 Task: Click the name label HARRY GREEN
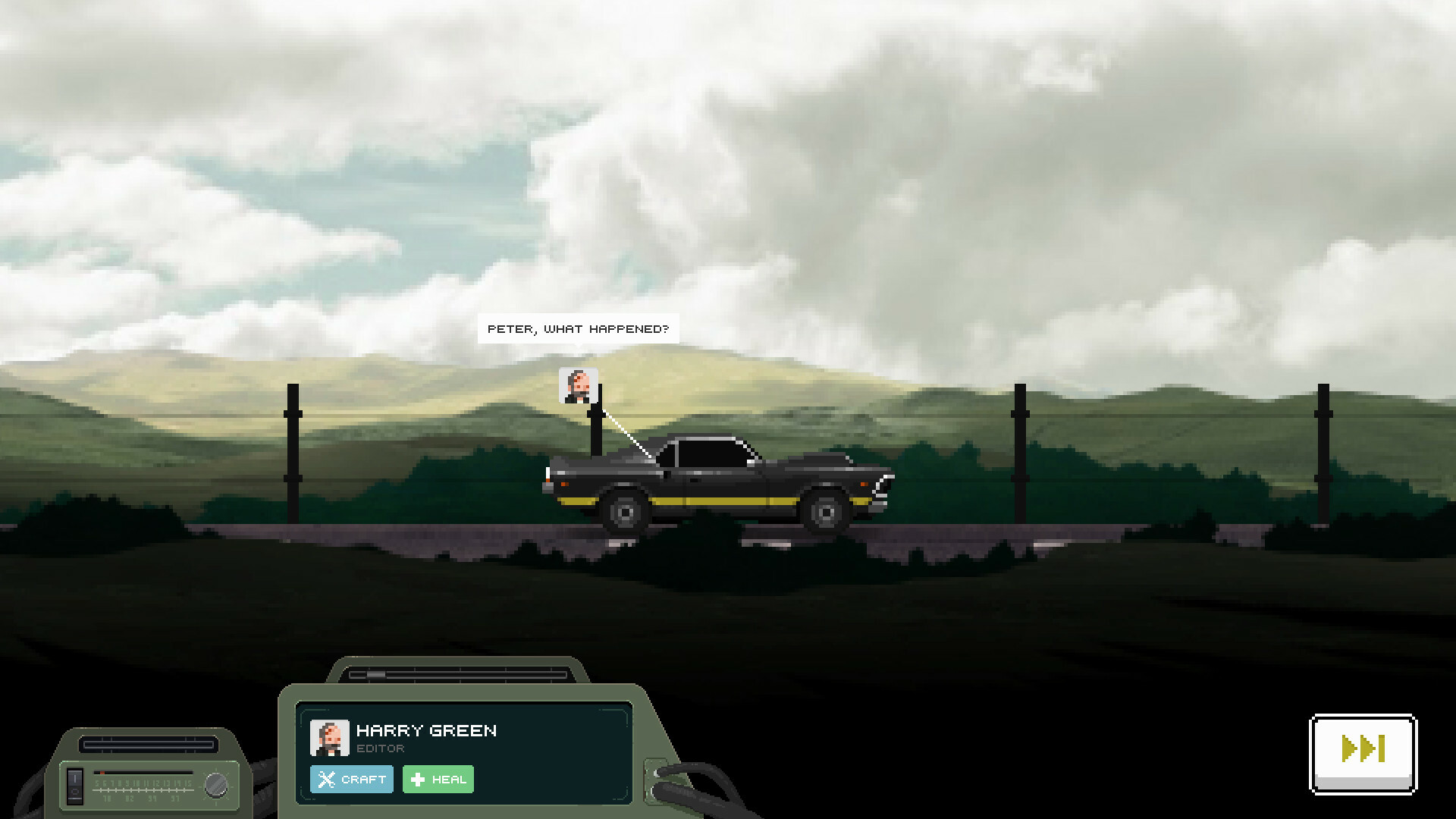(x=427, y=730)
